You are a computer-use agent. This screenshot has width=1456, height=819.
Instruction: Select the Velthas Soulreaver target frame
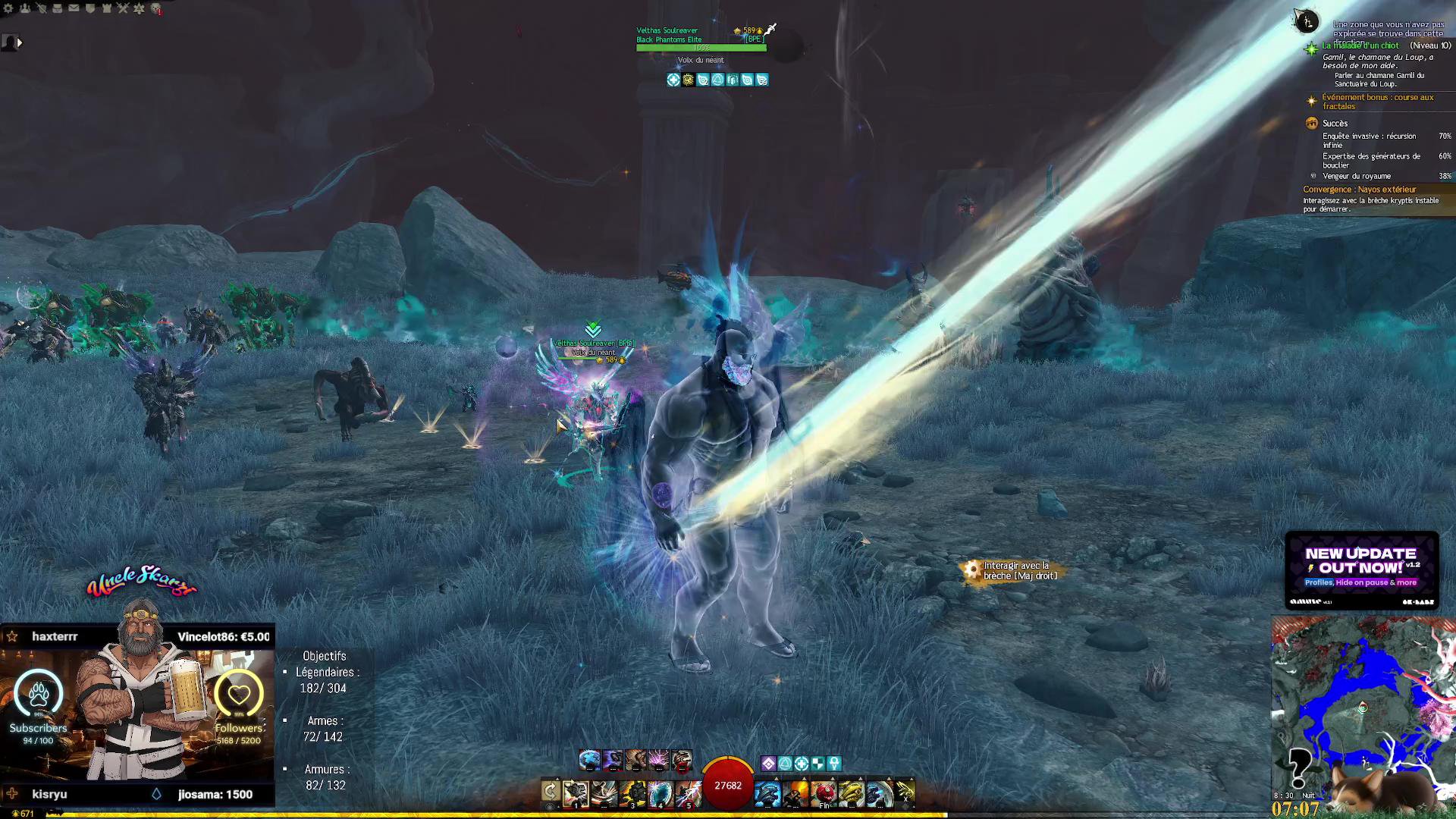(x=701, y=39)
